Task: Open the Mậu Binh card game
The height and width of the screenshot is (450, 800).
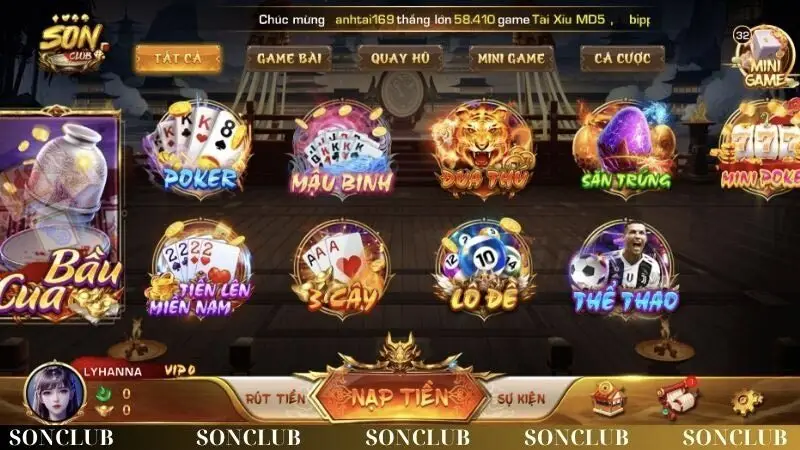Action: click(342, 148)
